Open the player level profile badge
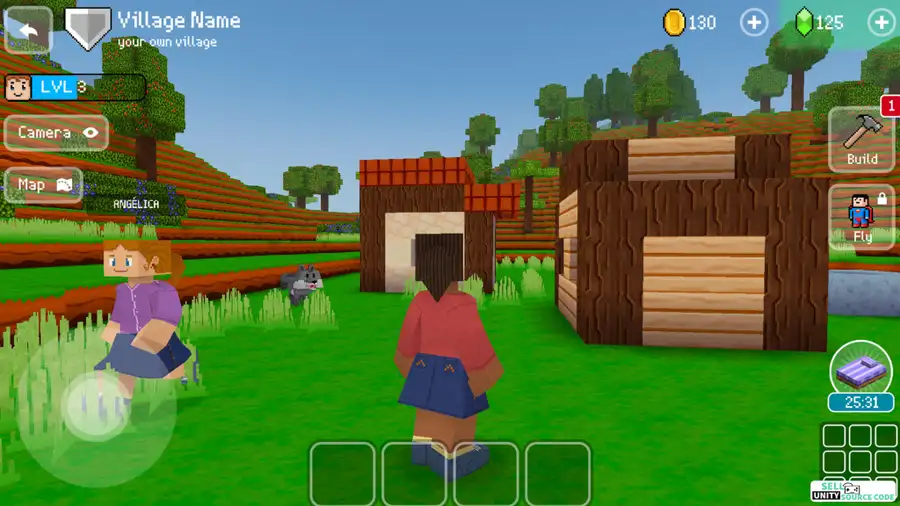The width and height of the screenshot is (900, 506). (x=74, y=88)
